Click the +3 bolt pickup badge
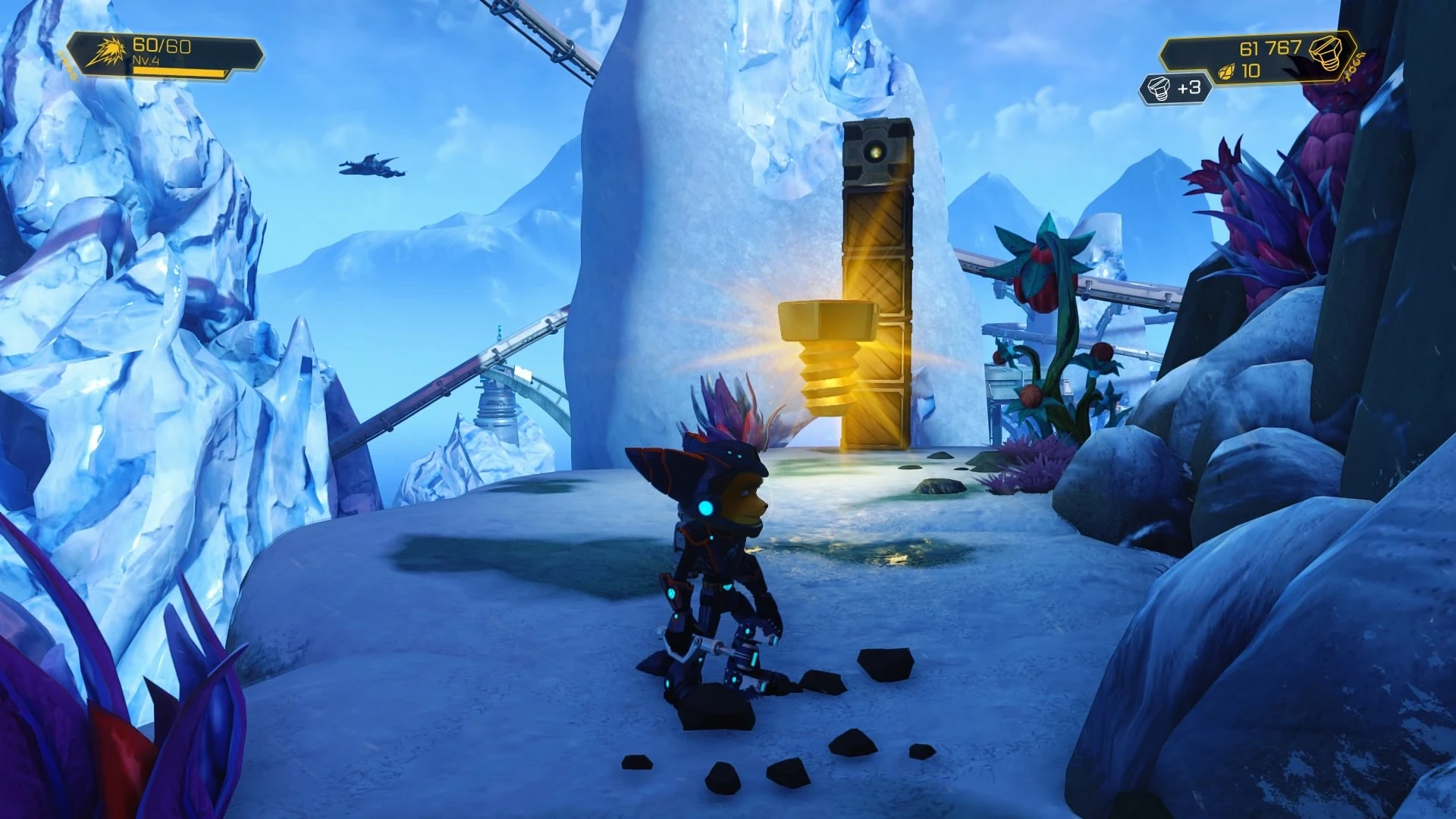 1175,89
